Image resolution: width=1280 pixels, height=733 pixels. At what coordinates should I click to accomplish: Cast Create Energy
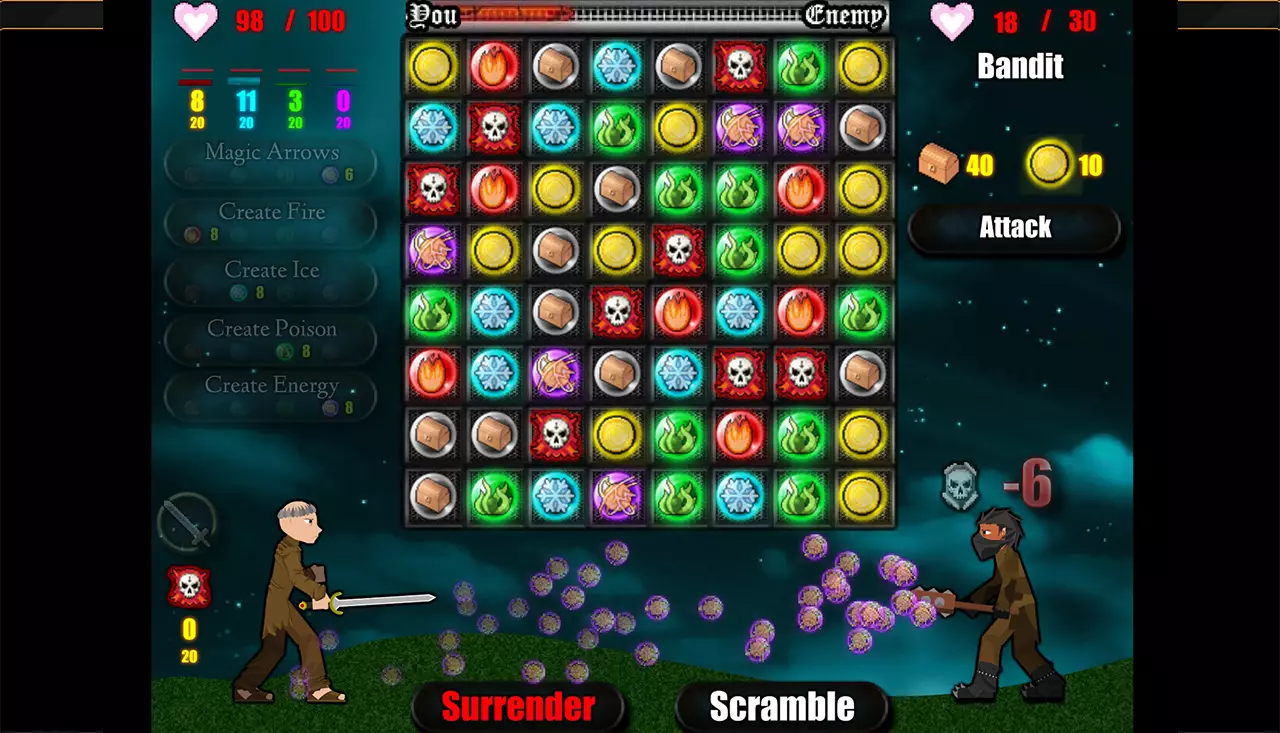pyautogui.click(x=270, y=395)
